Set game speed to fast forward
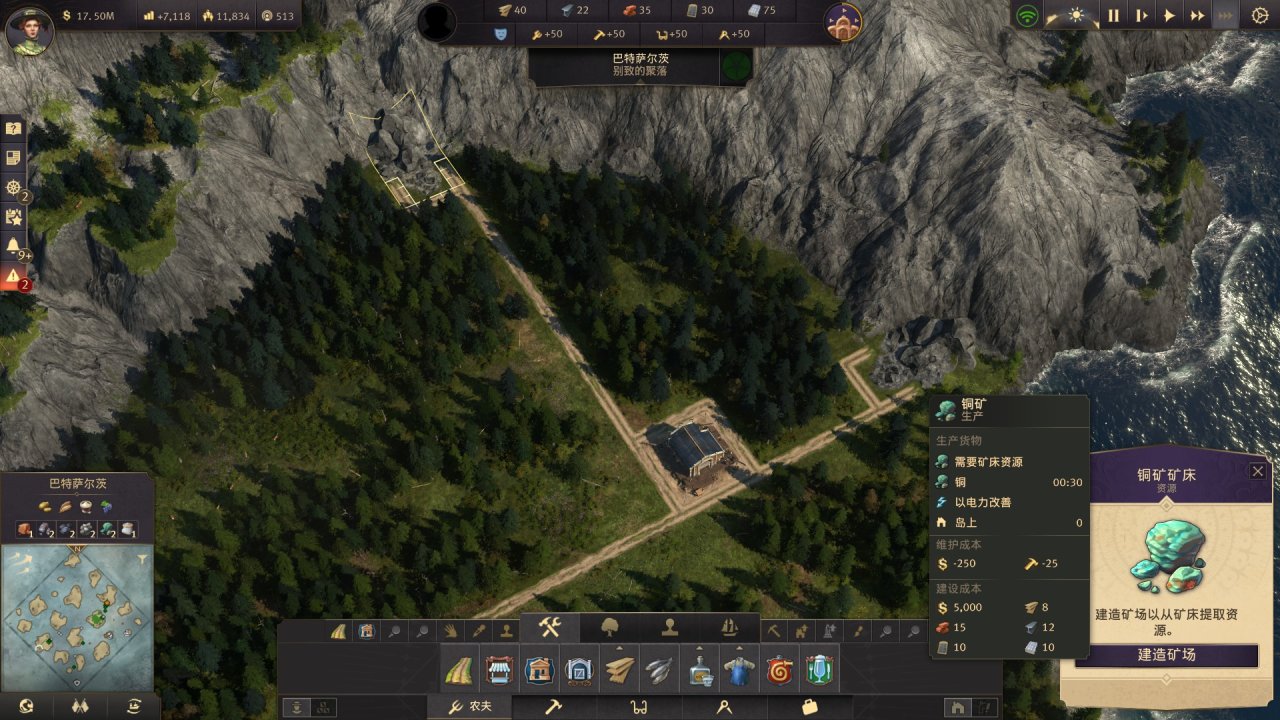This screenshot has height=720, width=1280. (1197, 16)
